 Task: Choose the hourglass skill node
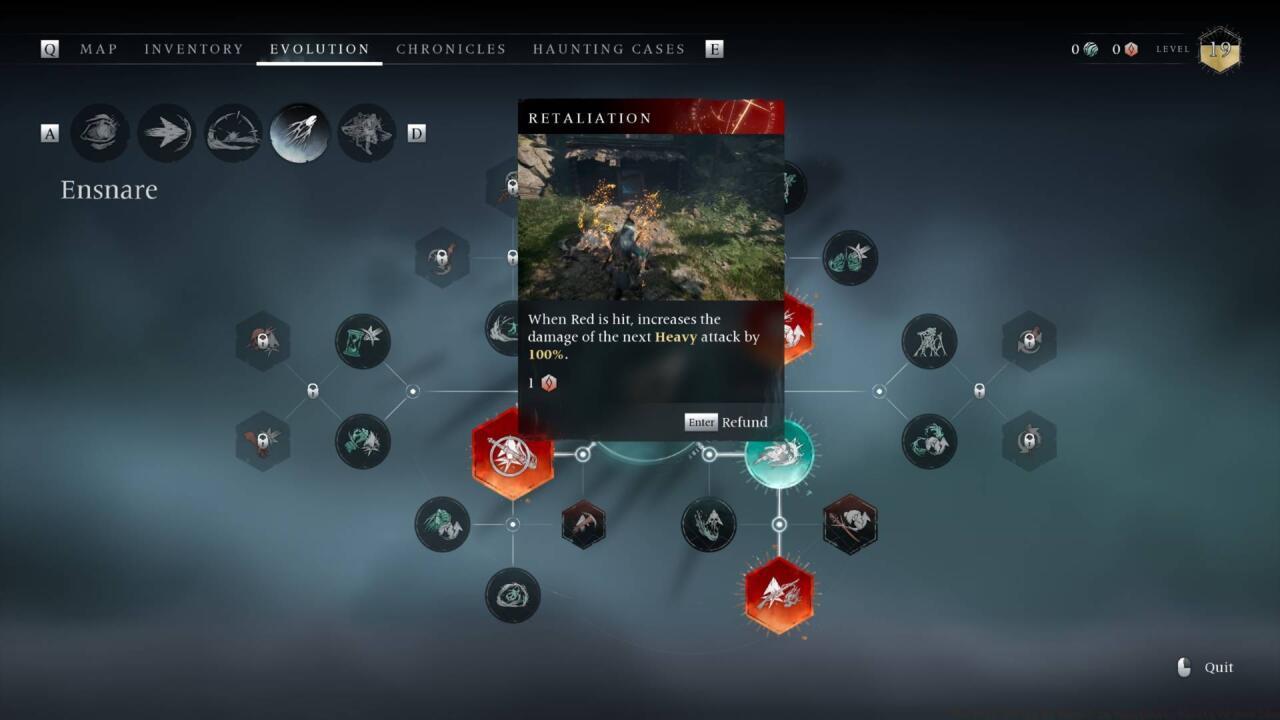point(362,341)
